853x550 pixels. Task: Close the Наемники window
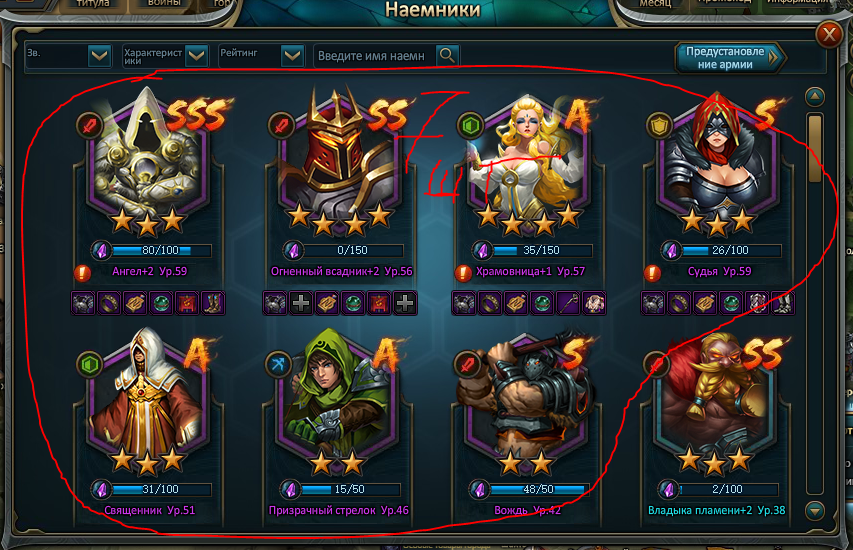(x=829, y=37)
